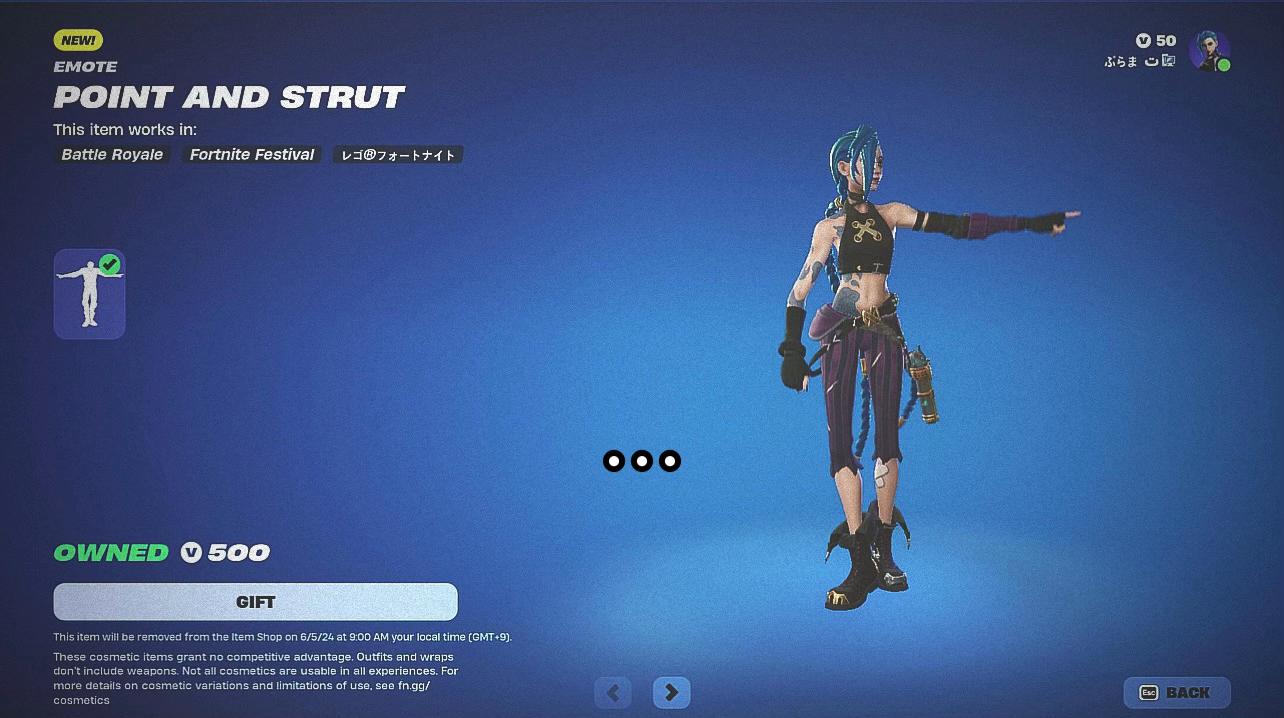1284x718 pixels.
Task: Show the next shop item arrow
Action: coord(671,692)
